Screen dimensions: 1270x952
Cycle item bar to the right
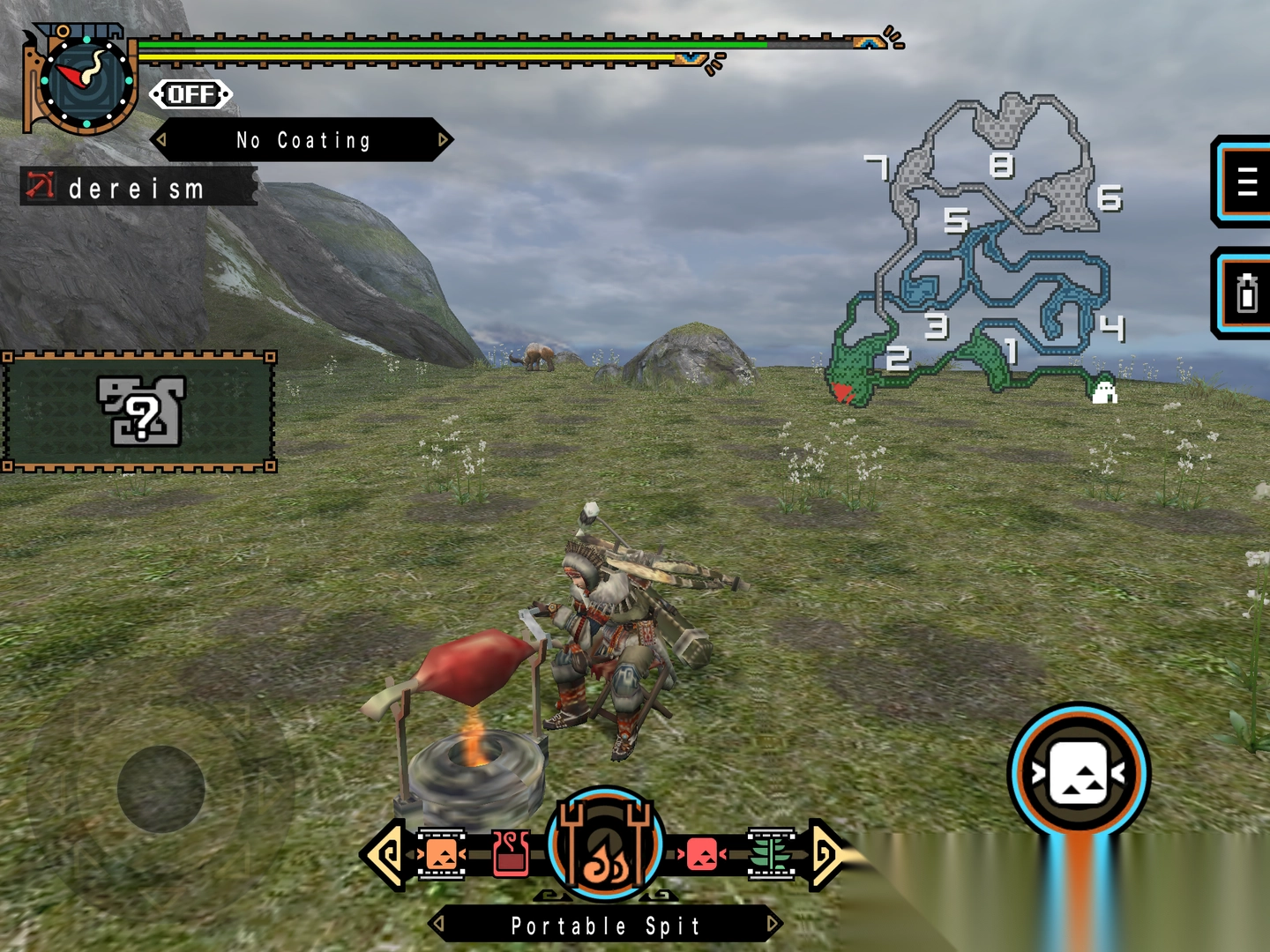pos(825,853)
